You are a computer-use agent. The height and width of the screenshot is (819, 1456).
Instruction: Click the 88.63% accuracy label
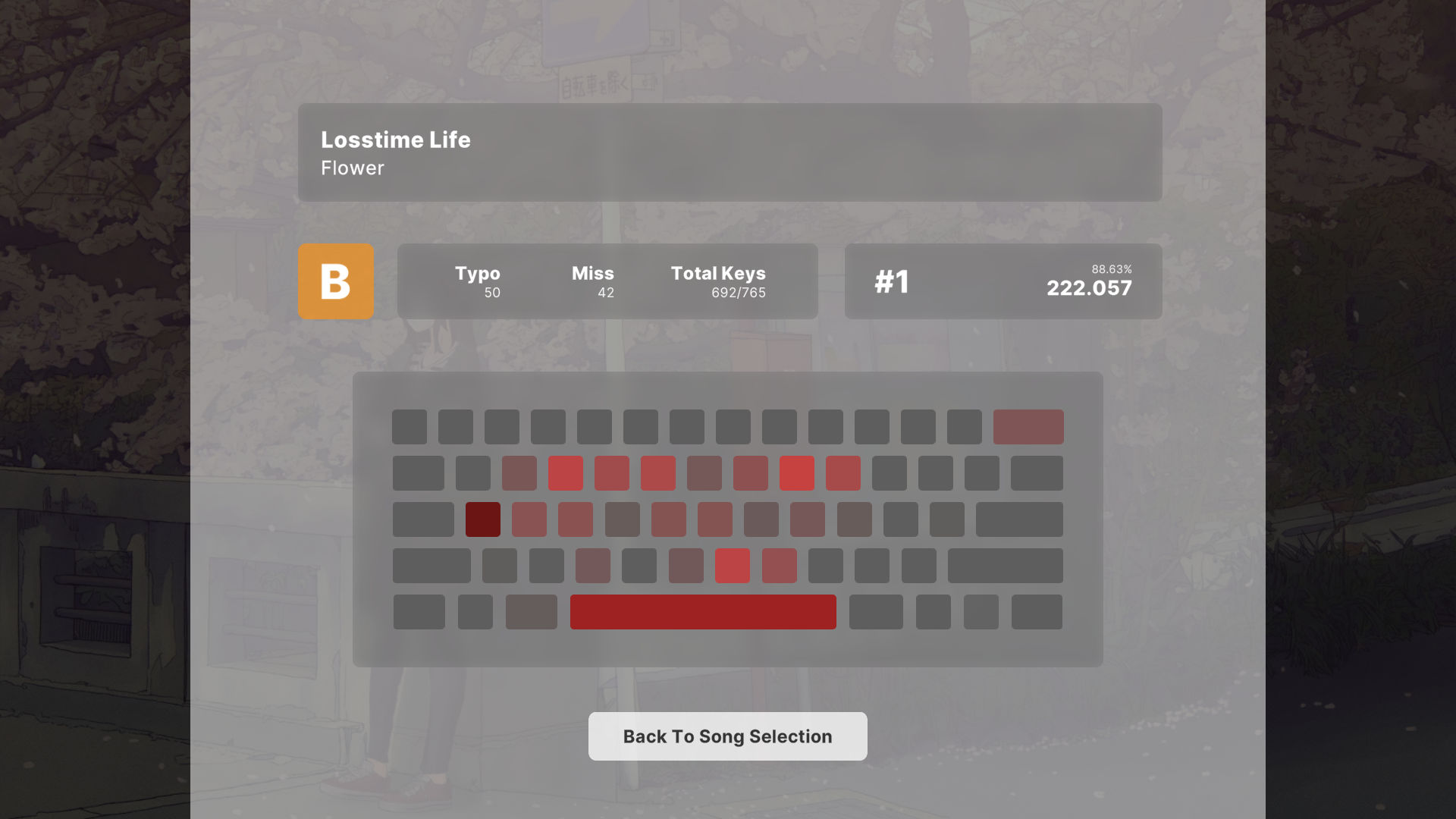pyautogui.click(x=1112, y=268)
